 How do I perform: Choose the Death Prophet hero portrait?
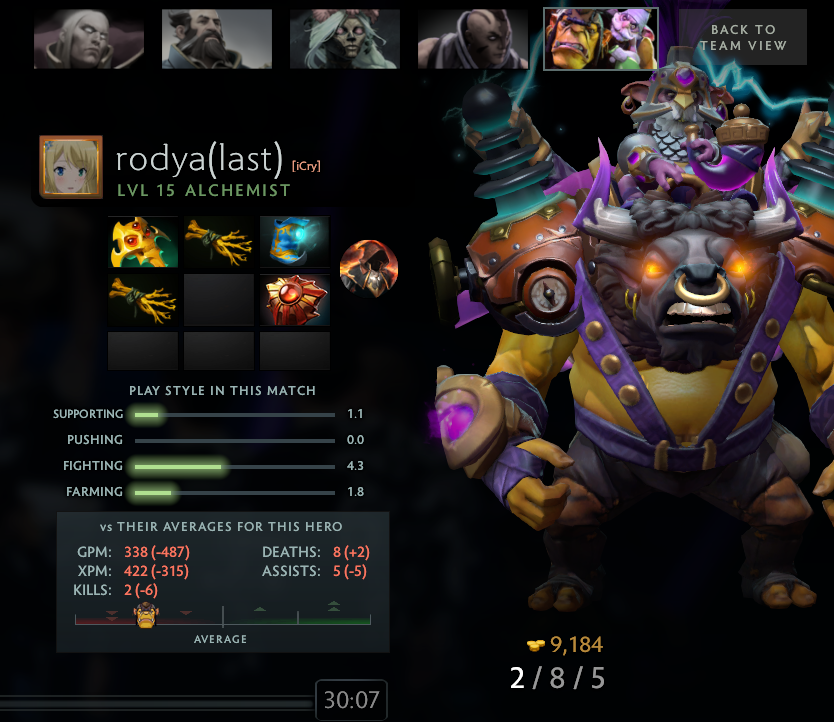(x=345, y=40)
